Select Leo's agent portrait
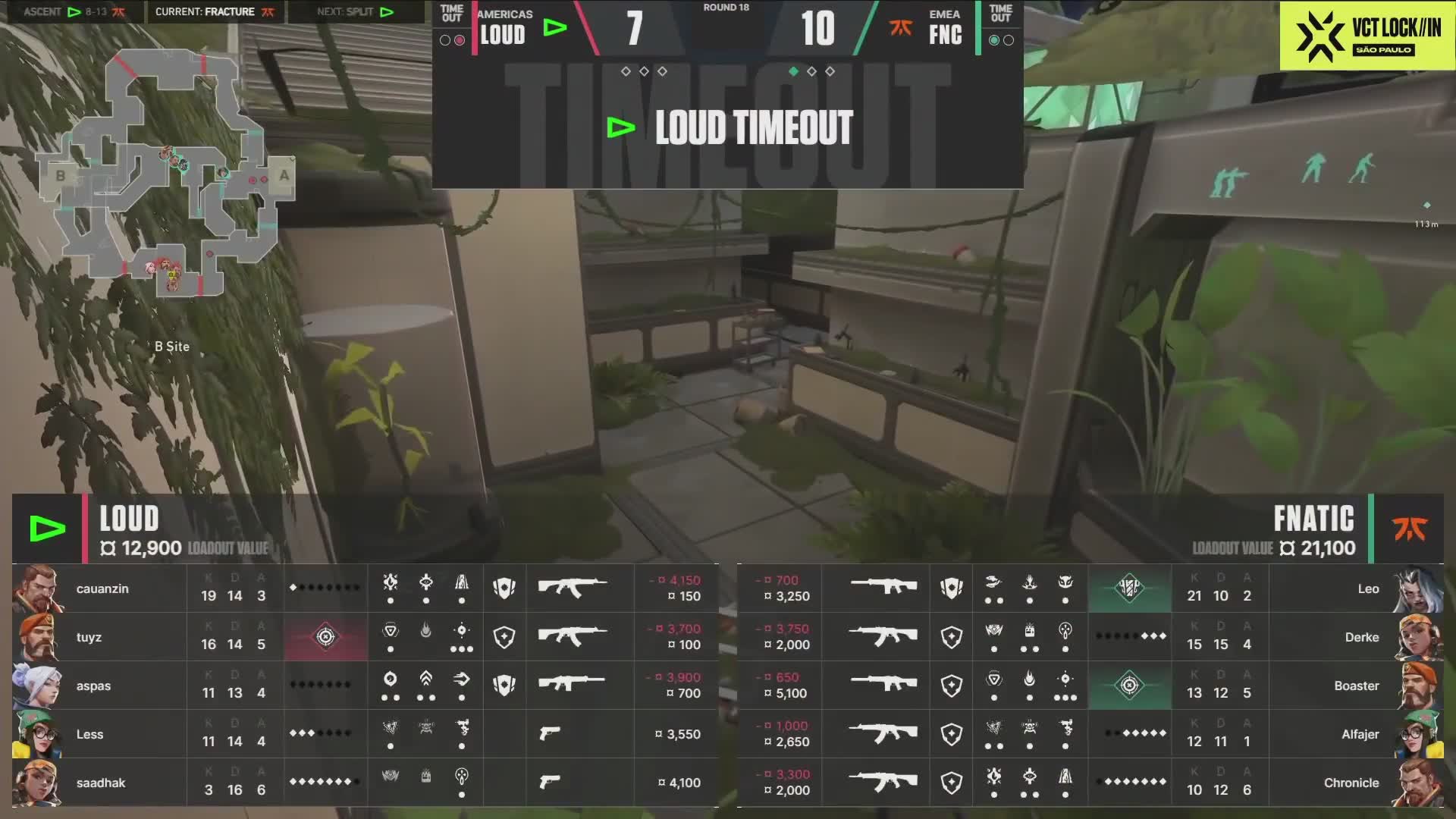The height and width of the screenshot is (819, 1456). [1419, 588]
